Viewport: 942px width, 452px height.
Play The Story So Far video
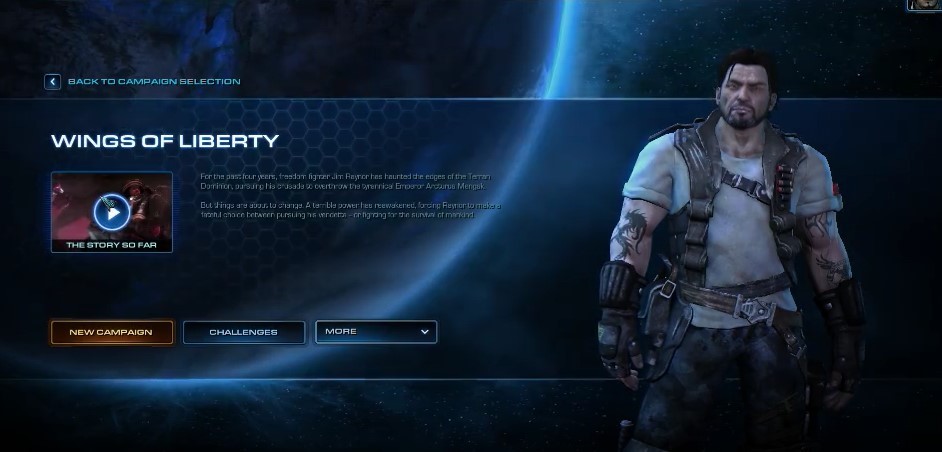click(x=112, y=211)
